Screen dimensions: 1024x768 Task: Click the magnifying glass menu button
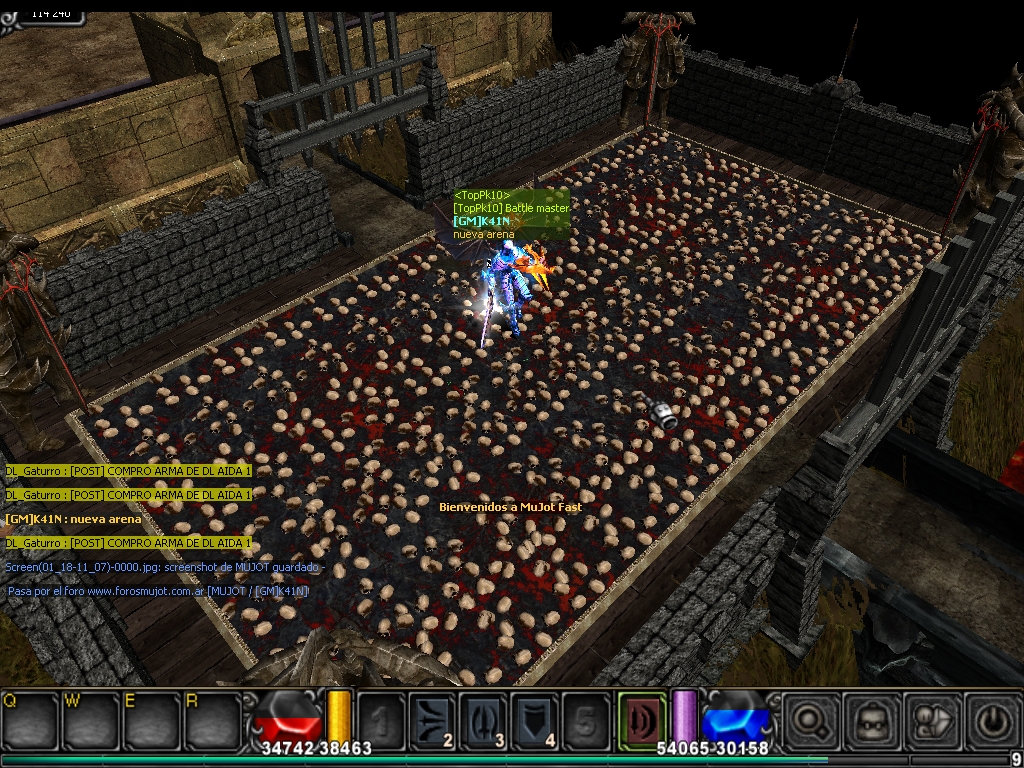[x=808, y=719]
